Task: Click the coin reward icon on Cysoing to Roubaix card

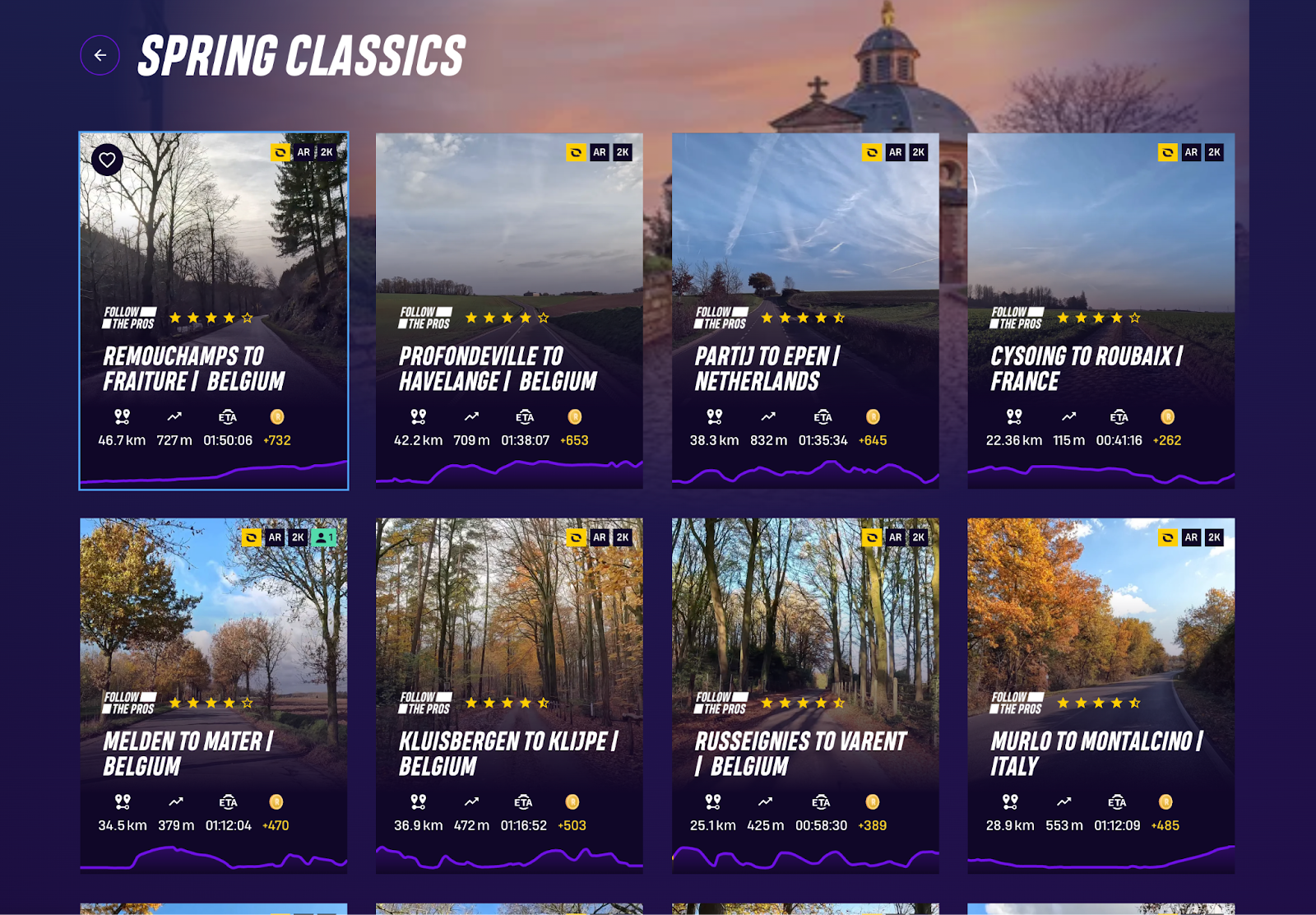Action: (1167, 417)
